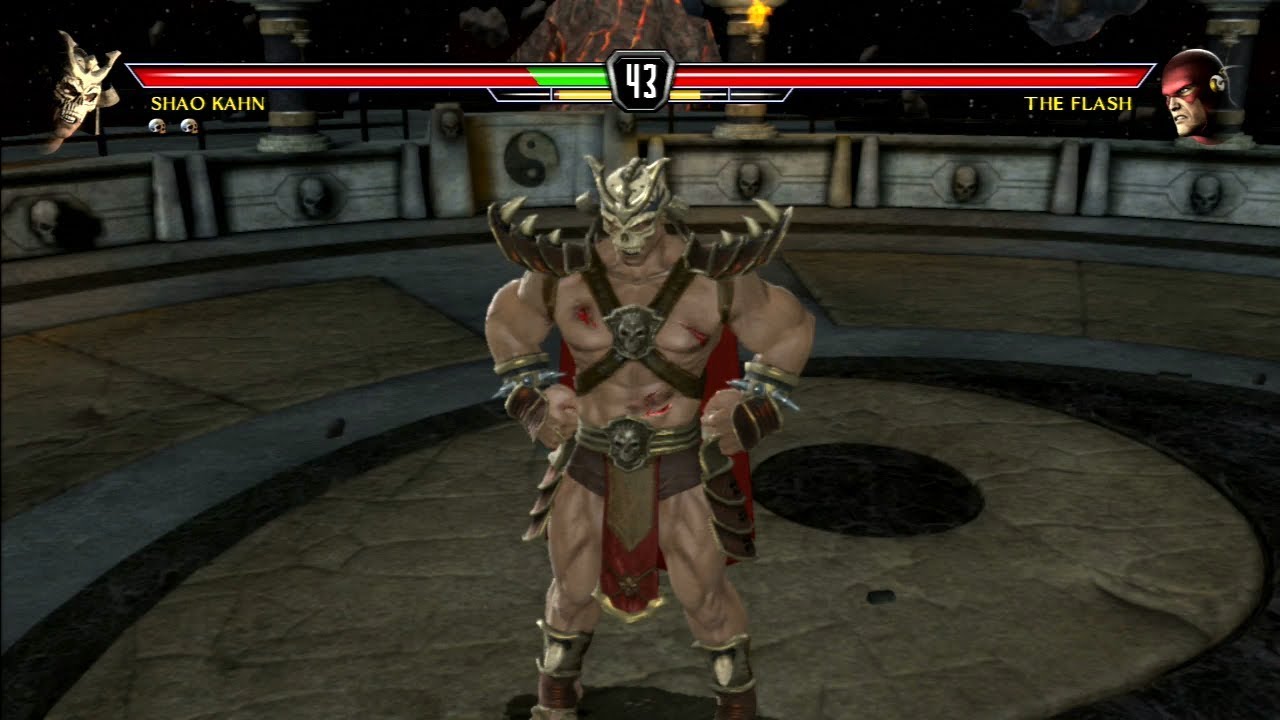This screenshot has height=720, width=1280.
Task: Select the THE FLASH name label
Action: (x=1077, y=102)
